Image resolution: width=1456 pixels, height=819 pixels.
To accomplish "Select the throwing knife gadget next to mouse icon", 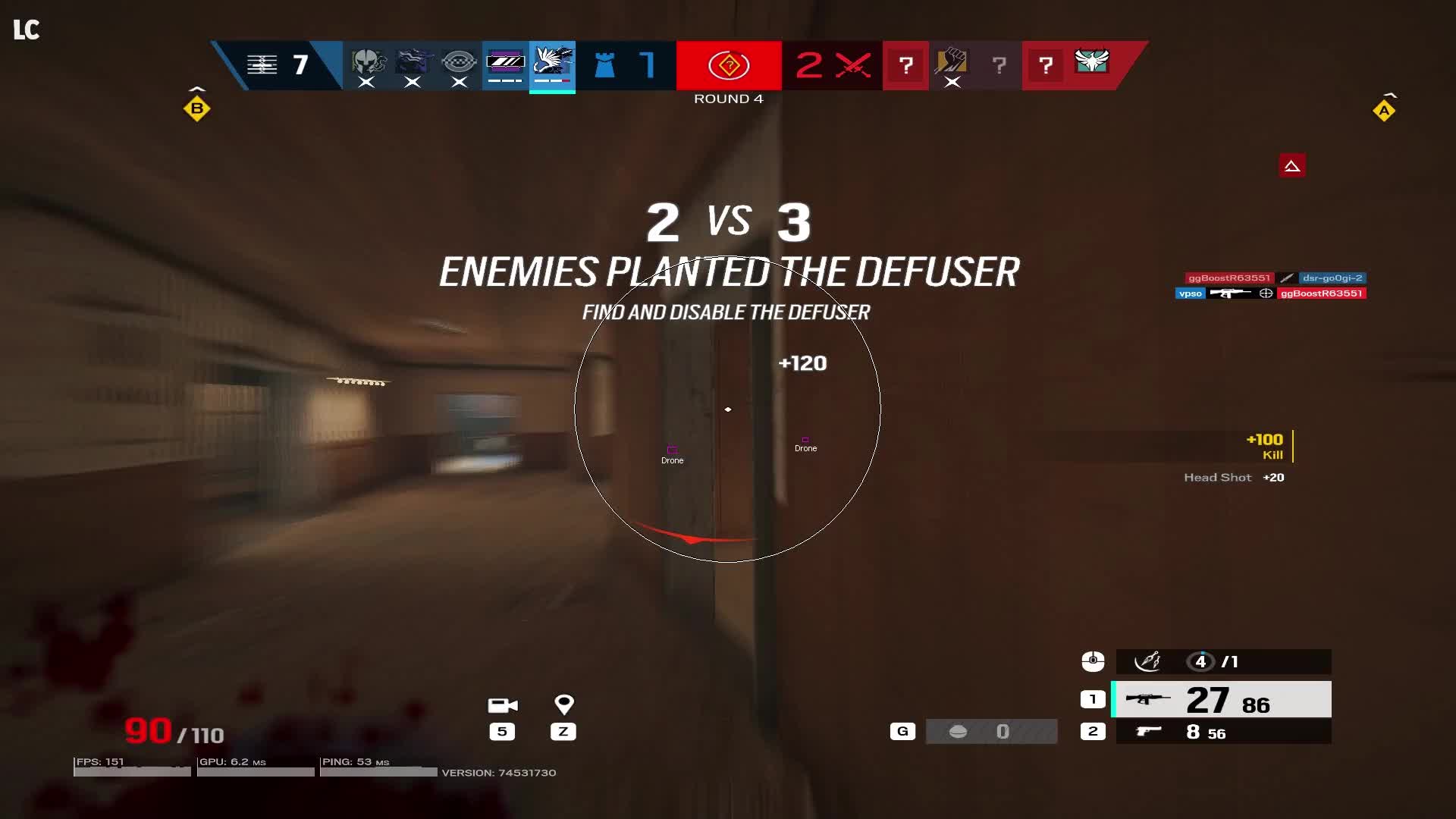I will pyautogui.click(x=1147, y=661).
